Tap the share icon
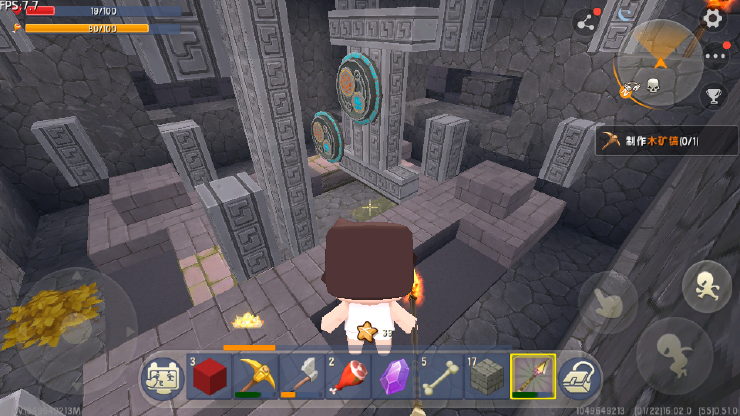Screen dimensions: 740x416 (x=585, y=23)
